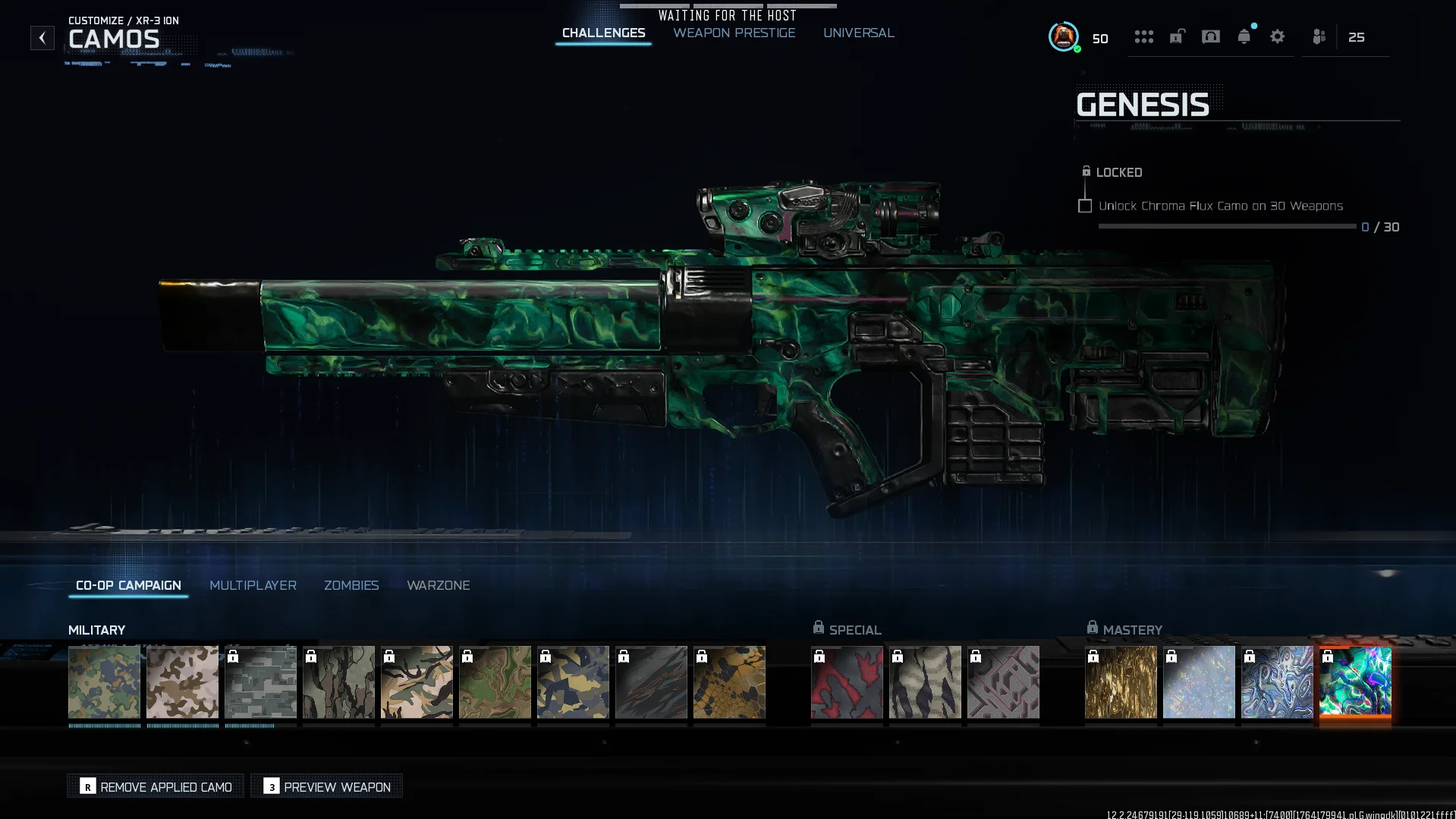Viewport: 1456px width, 819px height.
Task: Switch to Multiplayer camo category
Action: pos(253,585)
